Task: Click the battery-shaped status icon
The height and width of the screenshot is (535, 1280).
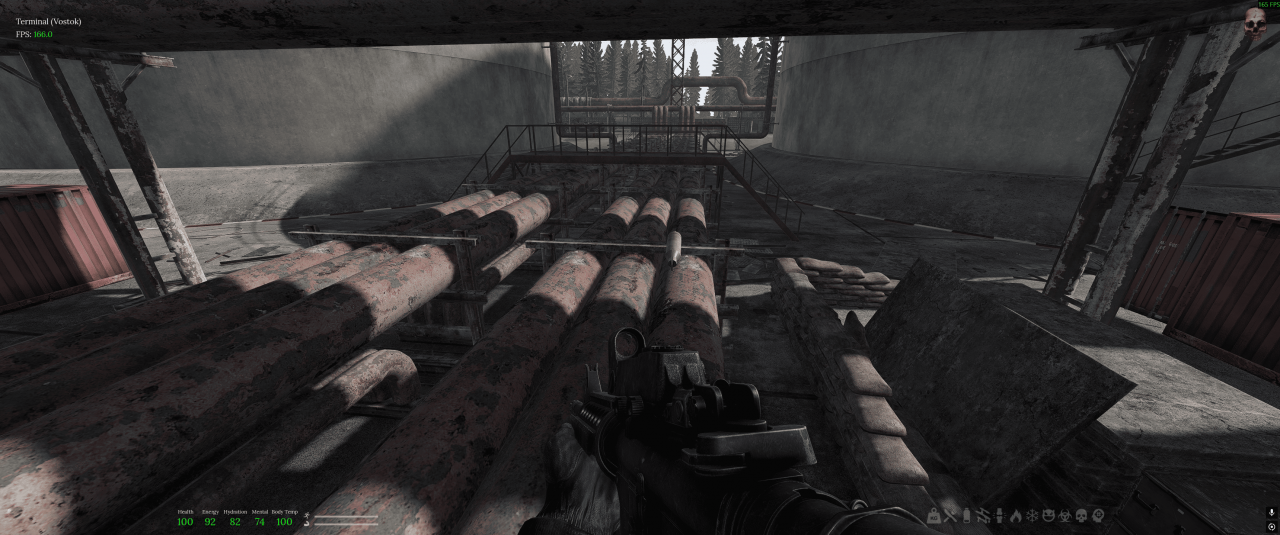Action: (x=966, y=516)
